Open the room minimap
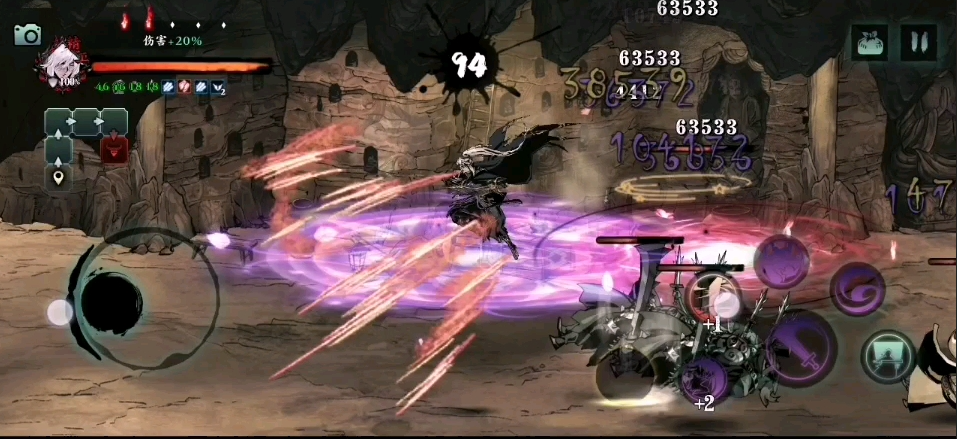 coord(85,137)
